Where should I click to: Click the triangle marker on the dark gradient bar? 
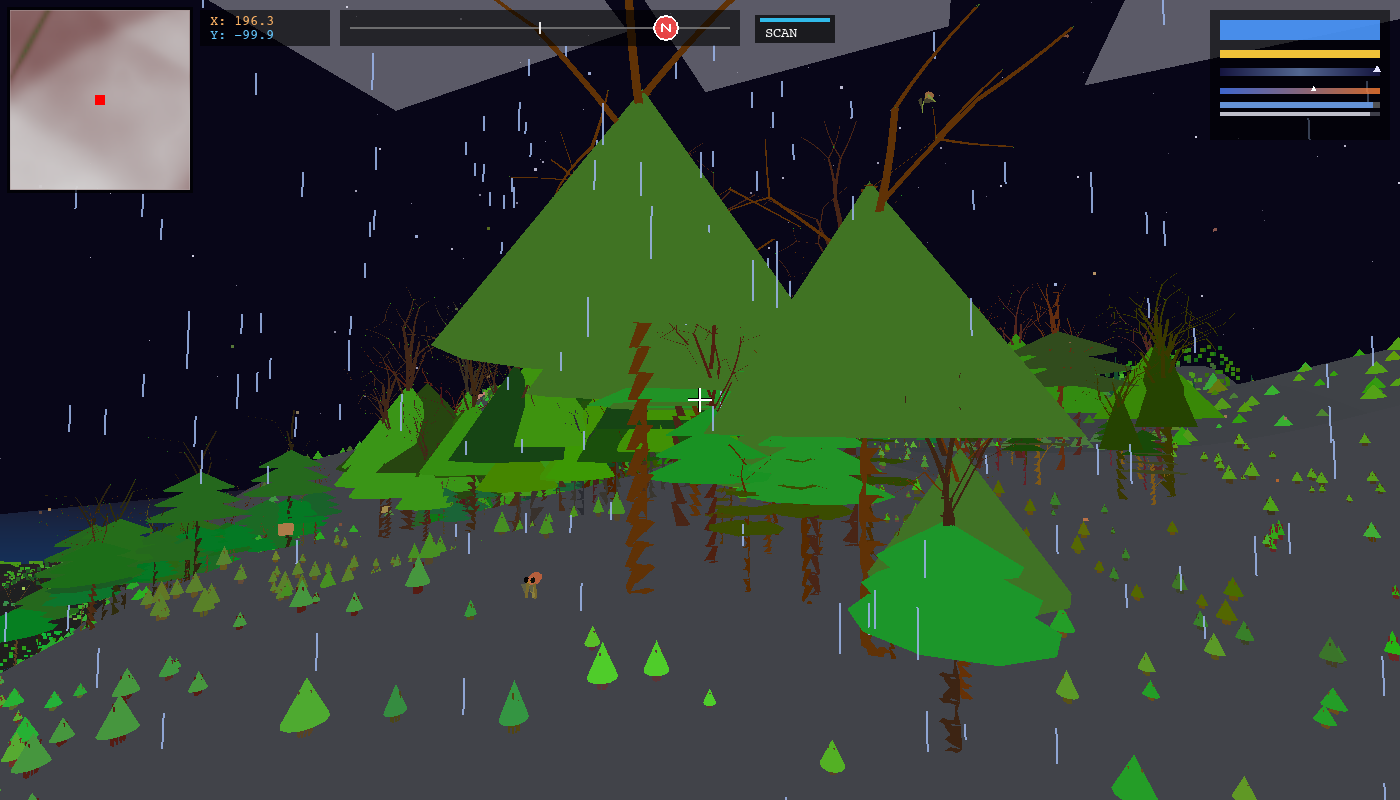pyautogui.click(x=1377, y=70)
